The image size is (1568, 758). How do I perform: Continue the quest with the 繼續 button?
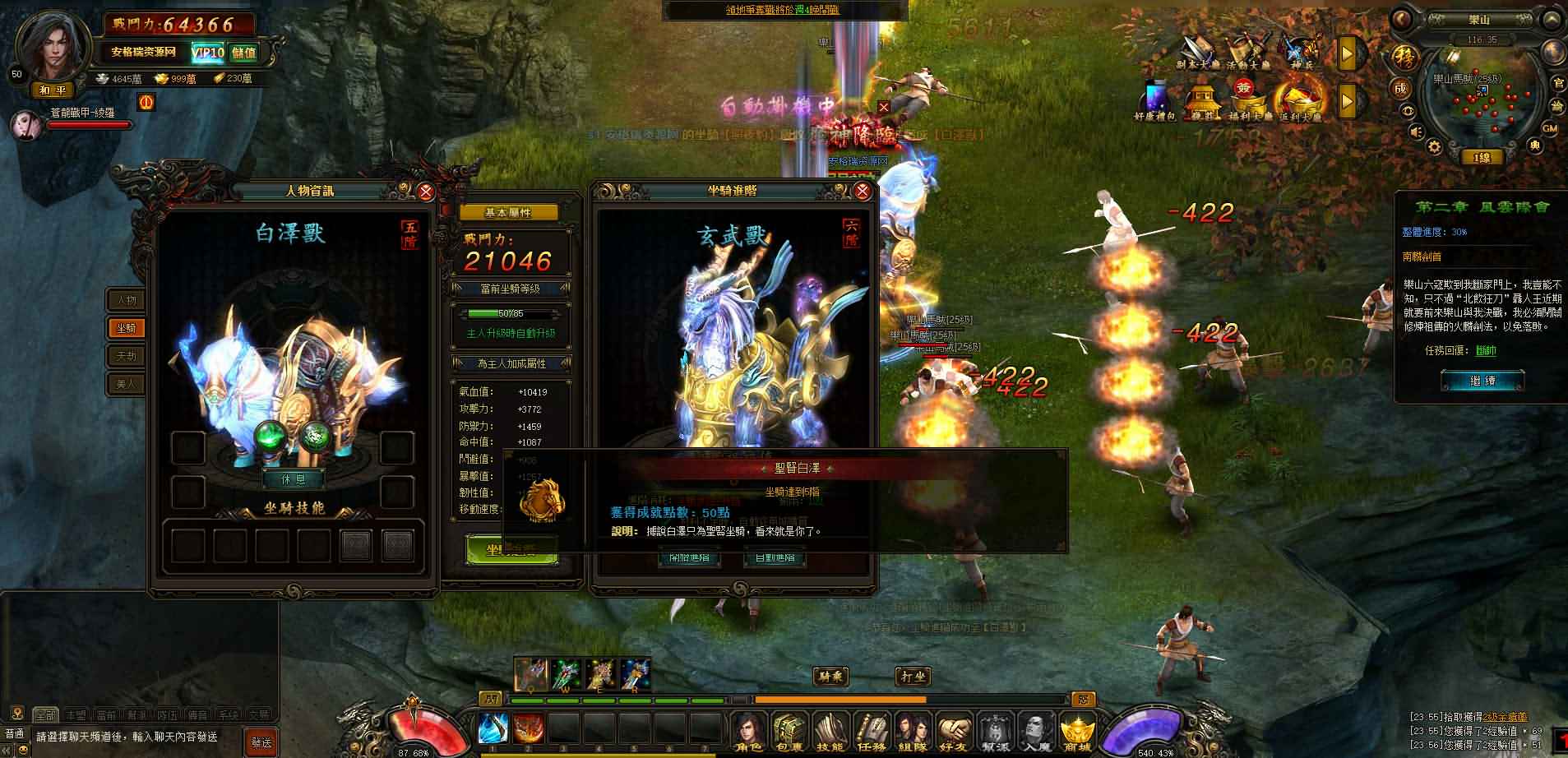coord(1482,381)
